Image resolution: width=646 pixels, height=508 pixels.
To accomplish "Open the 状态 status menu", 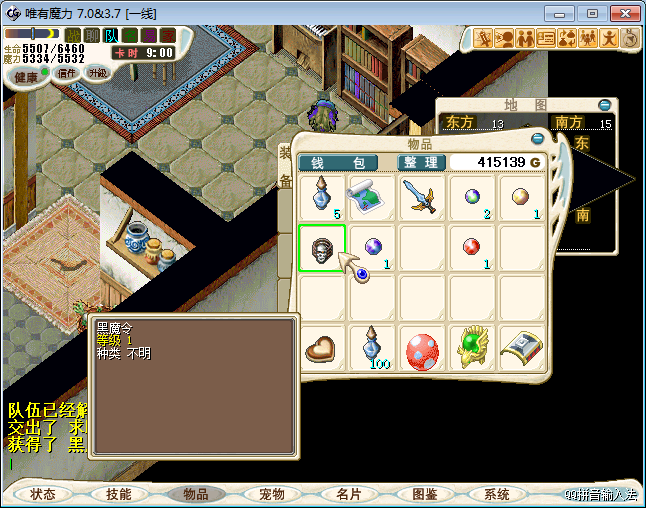I will (x=43, y=494).
